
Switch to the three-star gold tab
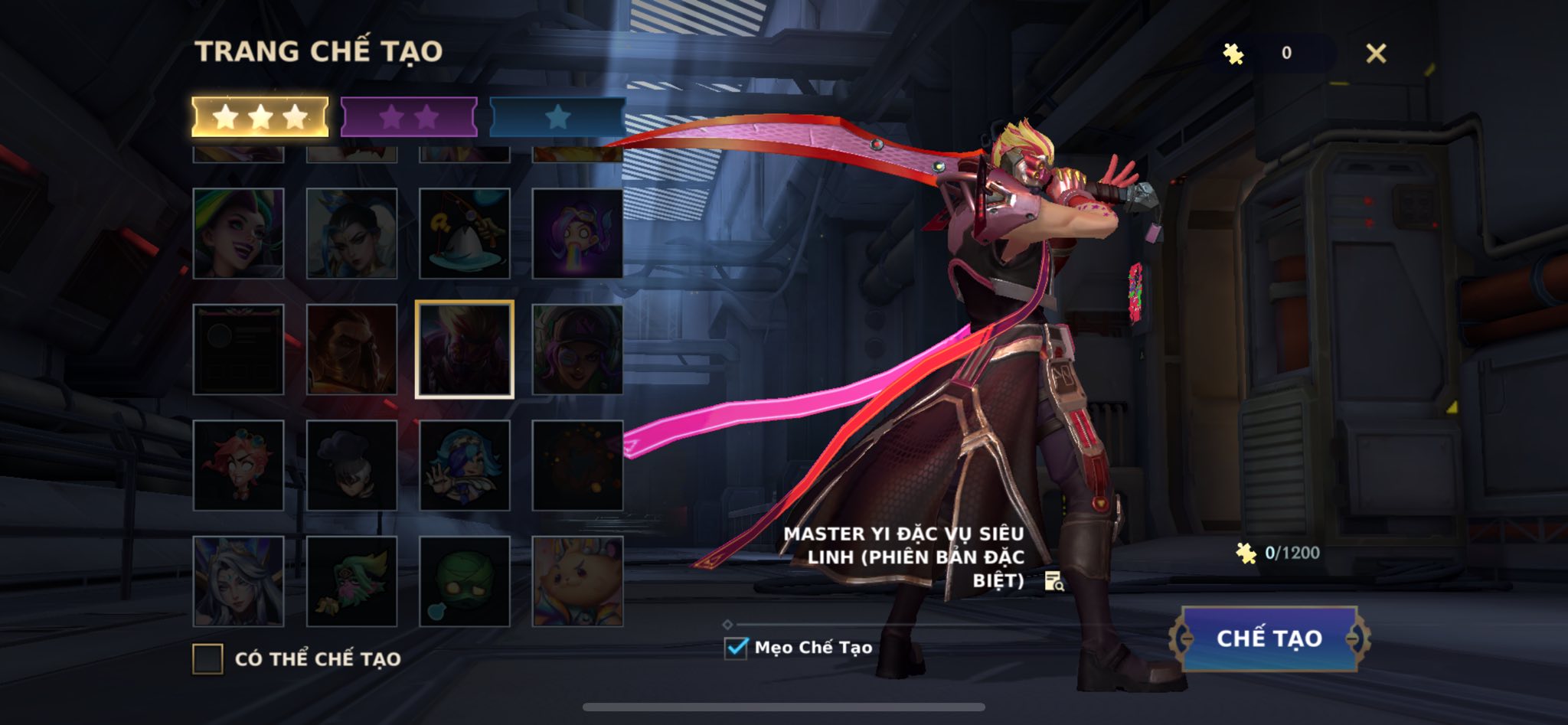[260, 117]
